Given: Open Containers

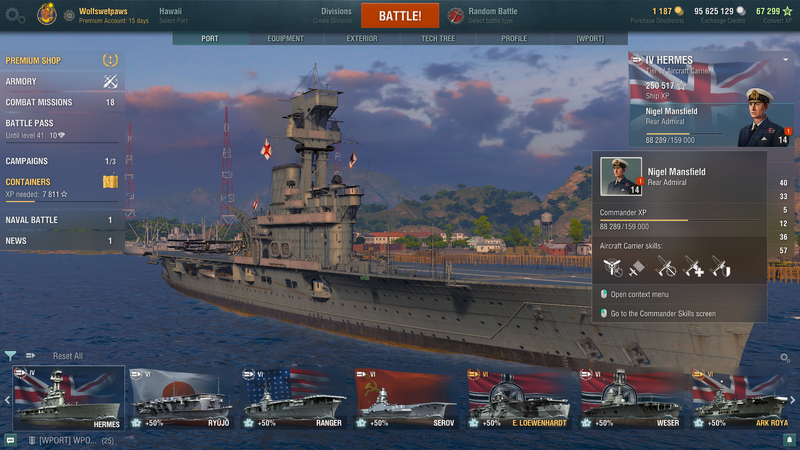Looking at the screenshot, I should pos(30,181).
